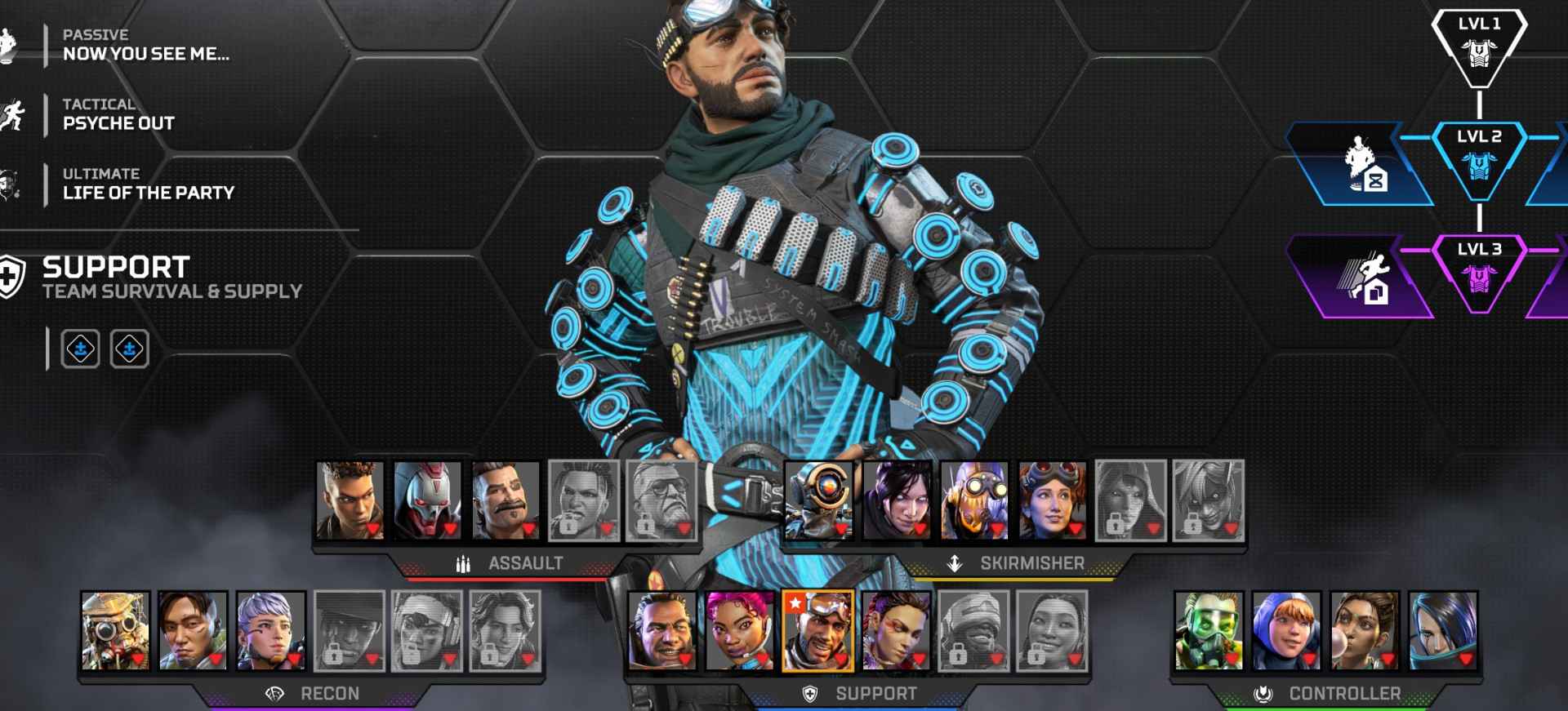Viewport: 1568px width, 711px height.
Task: Click the first Support perk icon under class description
Action: click(81, 347)
